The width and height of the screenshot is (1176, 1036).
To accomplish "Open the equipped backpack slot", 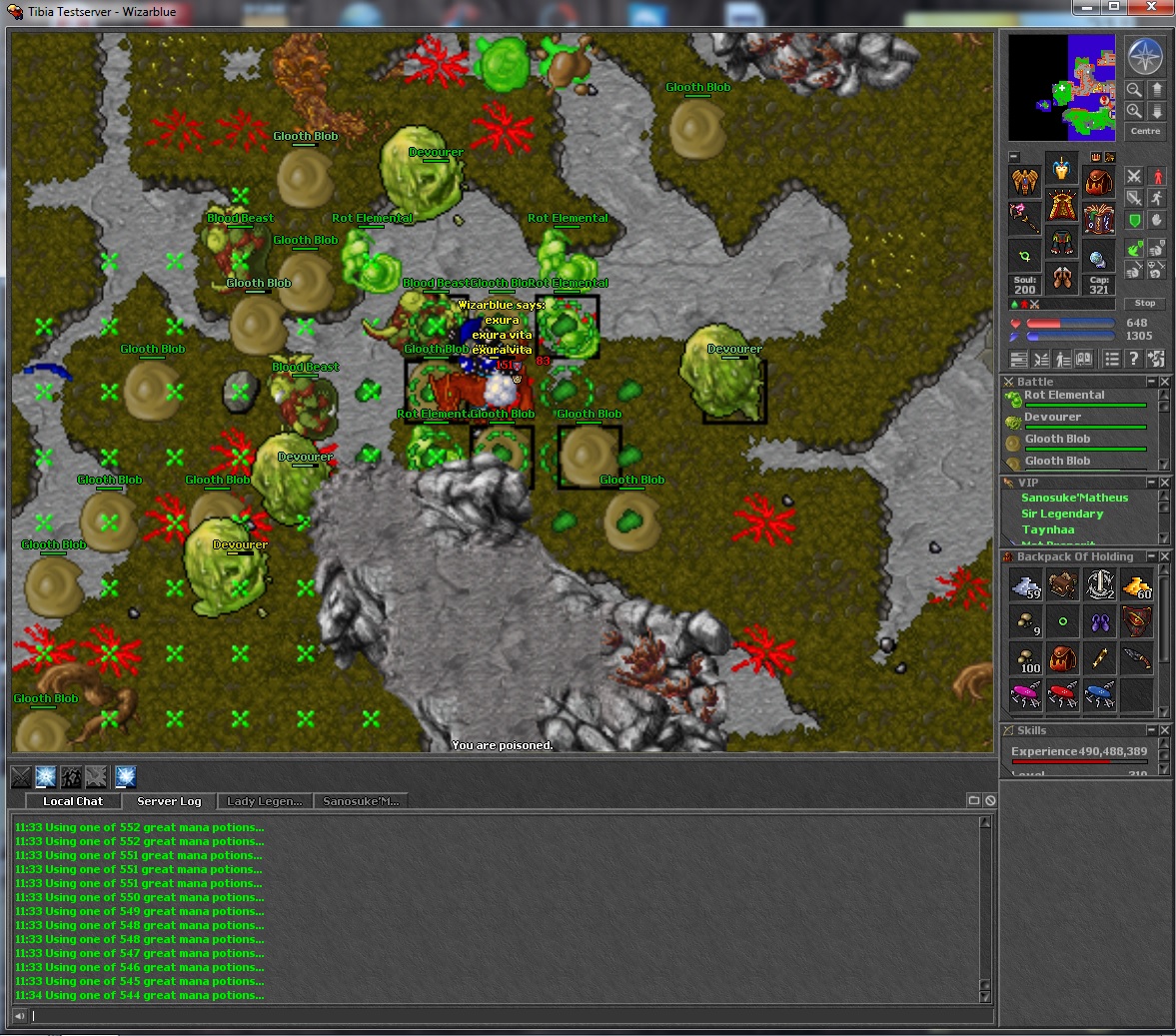I will [x=1098, y=182].
